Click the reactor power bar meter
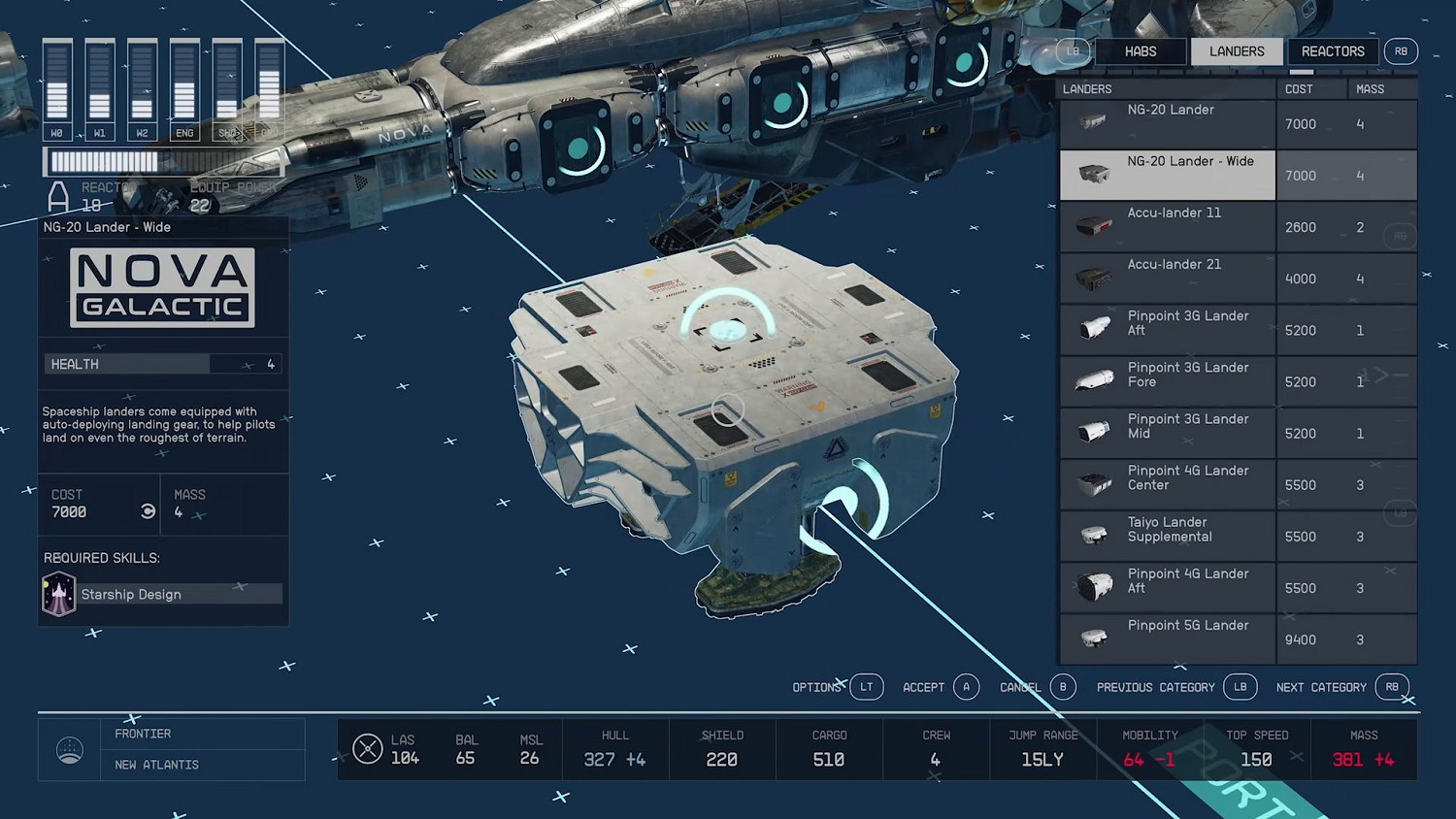This screenshot has height=819, width=1456. click(160, 162)
